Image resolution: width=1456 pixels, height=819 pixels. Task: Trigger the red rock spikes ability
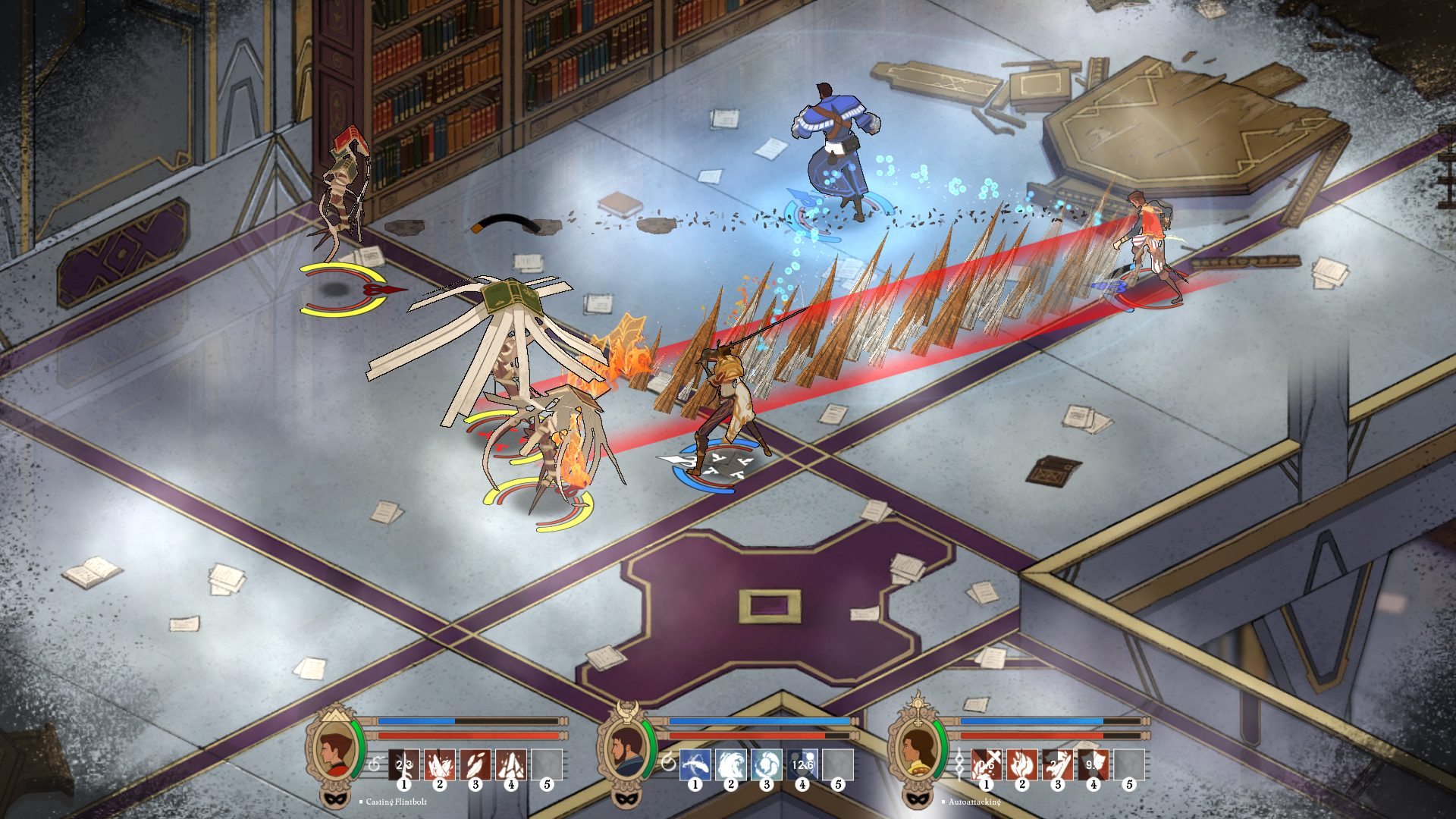point(511,764)
